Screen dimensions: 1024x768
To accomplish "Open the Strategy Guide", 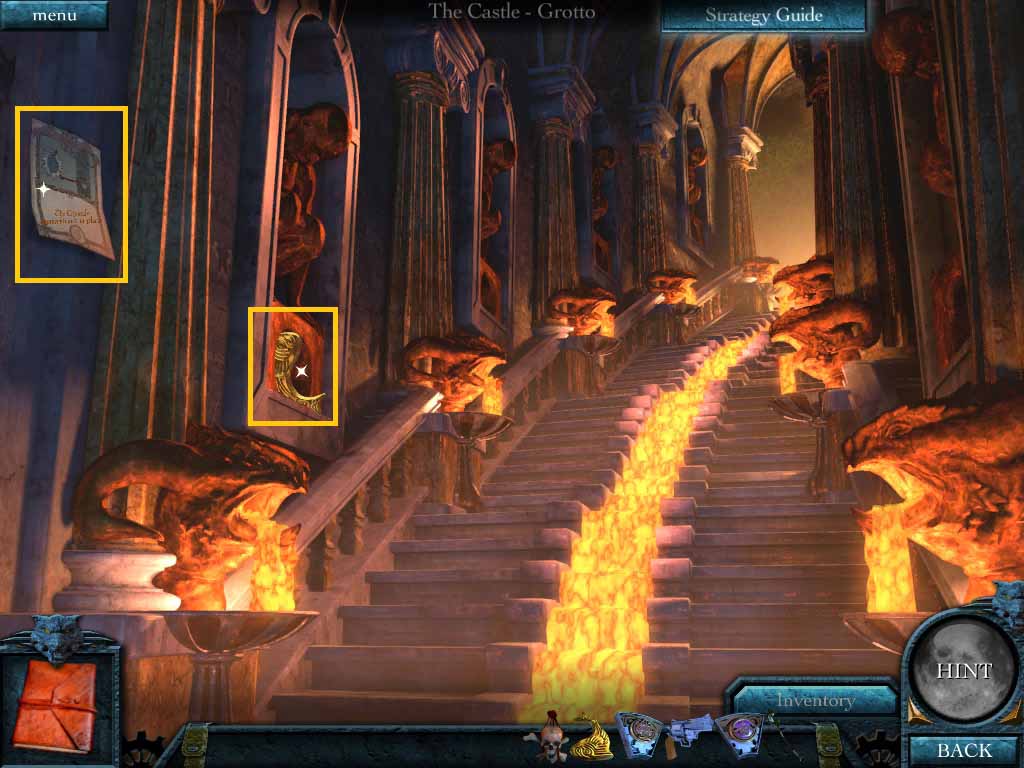I will (x=763, y=15).
